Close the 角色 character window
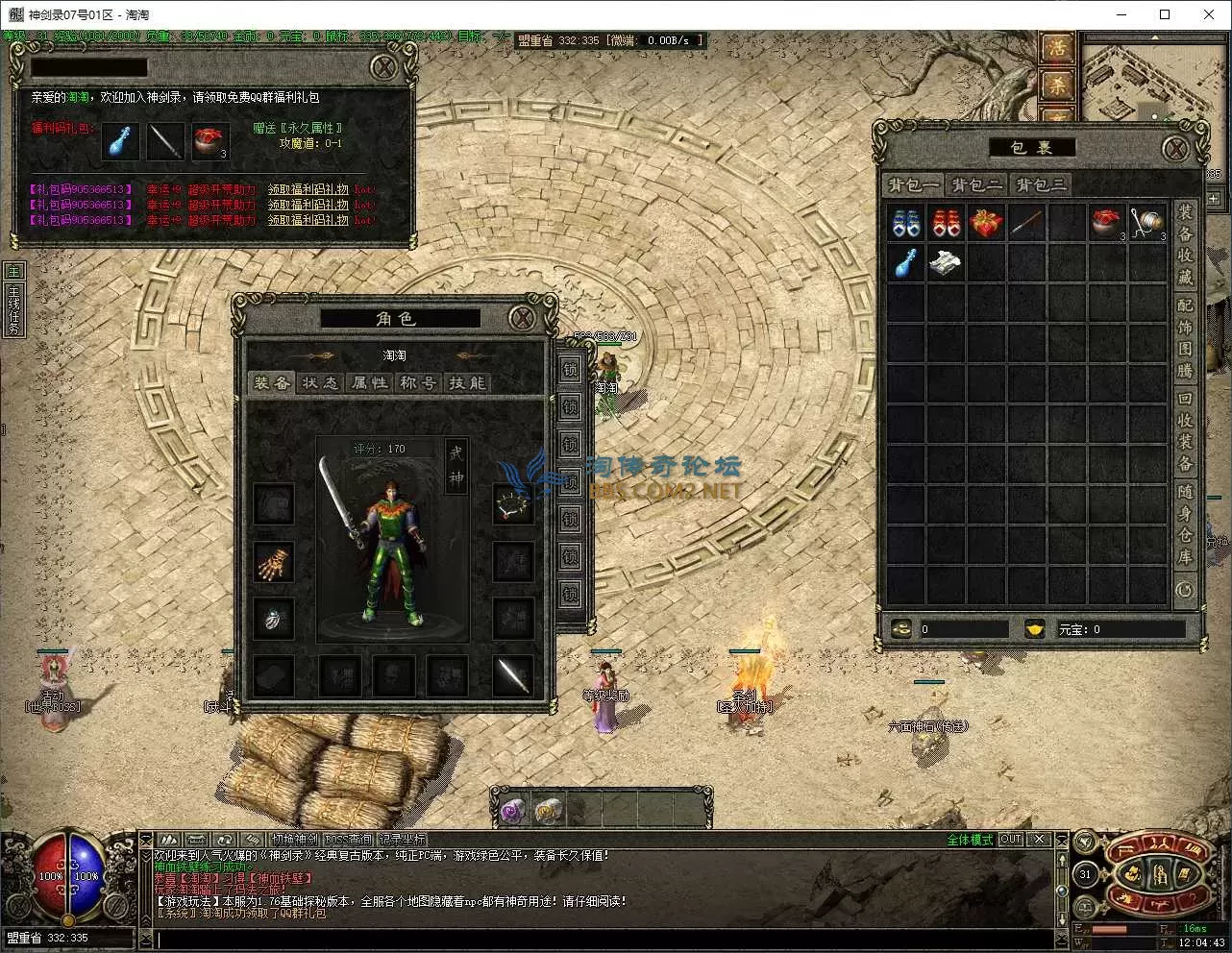The height and width of the screenshot is (953, 1232). [x=522, y=318]
